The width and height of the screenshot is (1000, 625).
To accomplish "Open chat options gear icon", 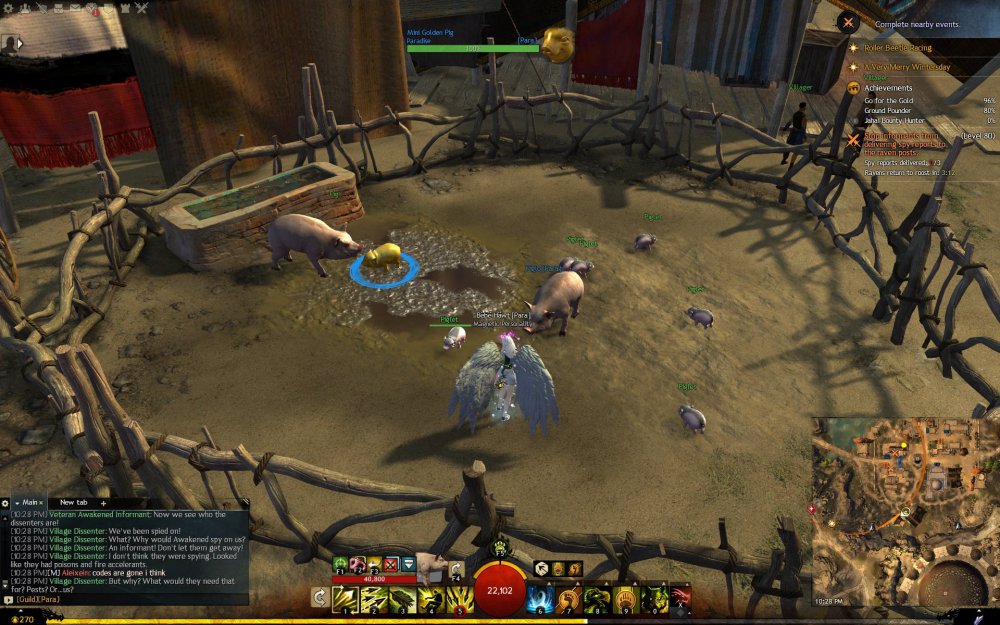I will click(x=5, y=502).
